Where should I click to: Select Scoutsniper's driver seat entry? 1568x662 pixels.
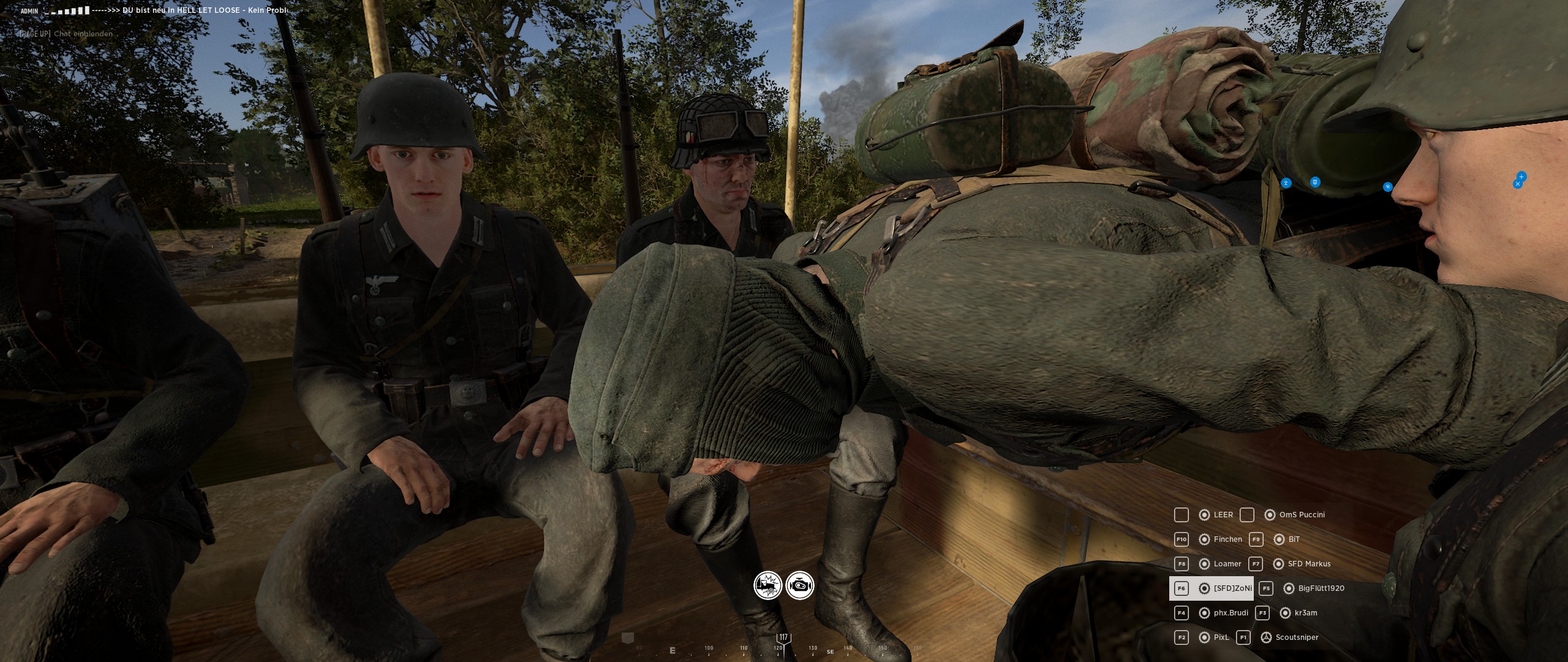click(1296, 637)
